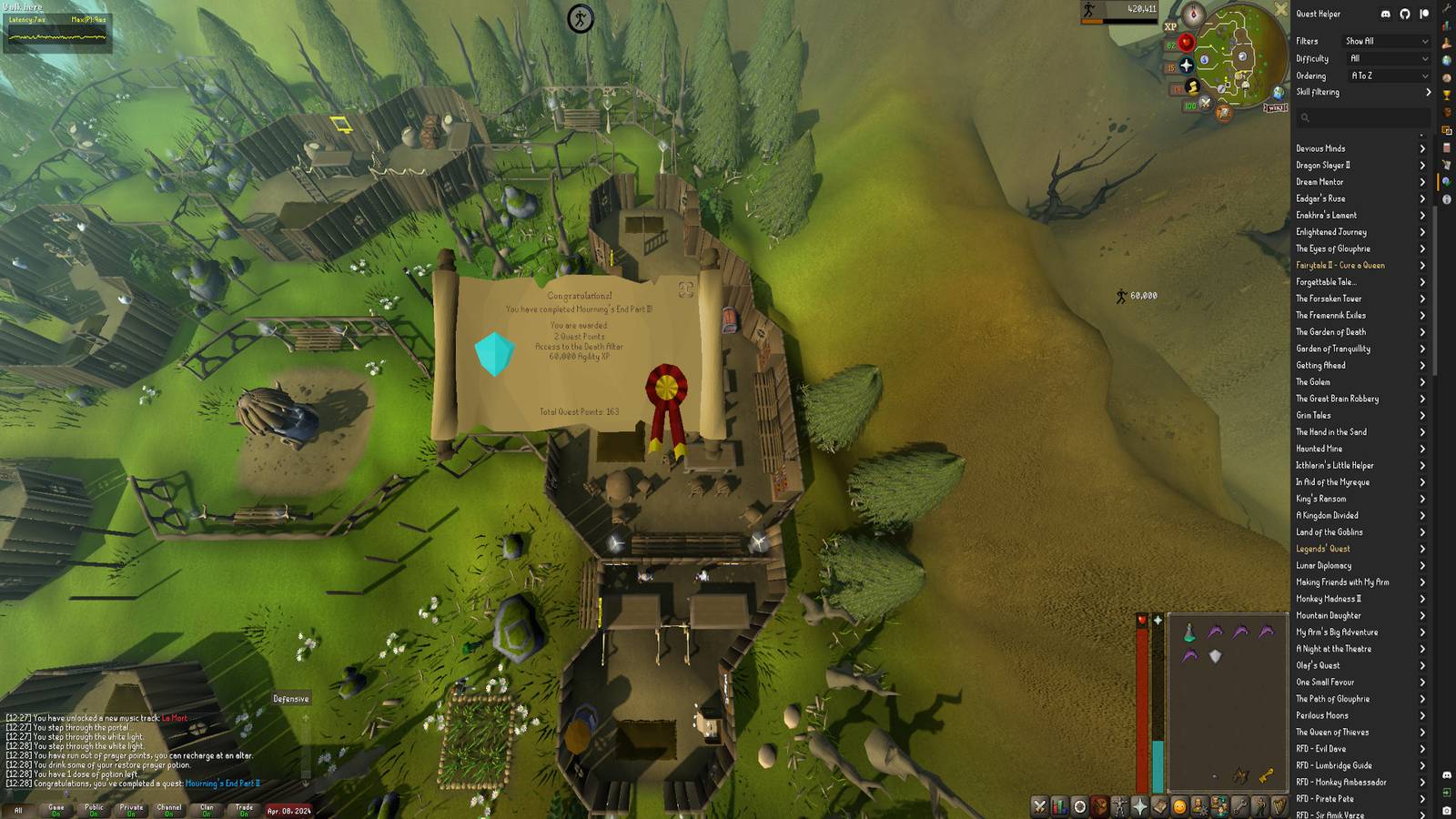
Task: Activate the quick-prayer orb
Action: point(1186,66)
